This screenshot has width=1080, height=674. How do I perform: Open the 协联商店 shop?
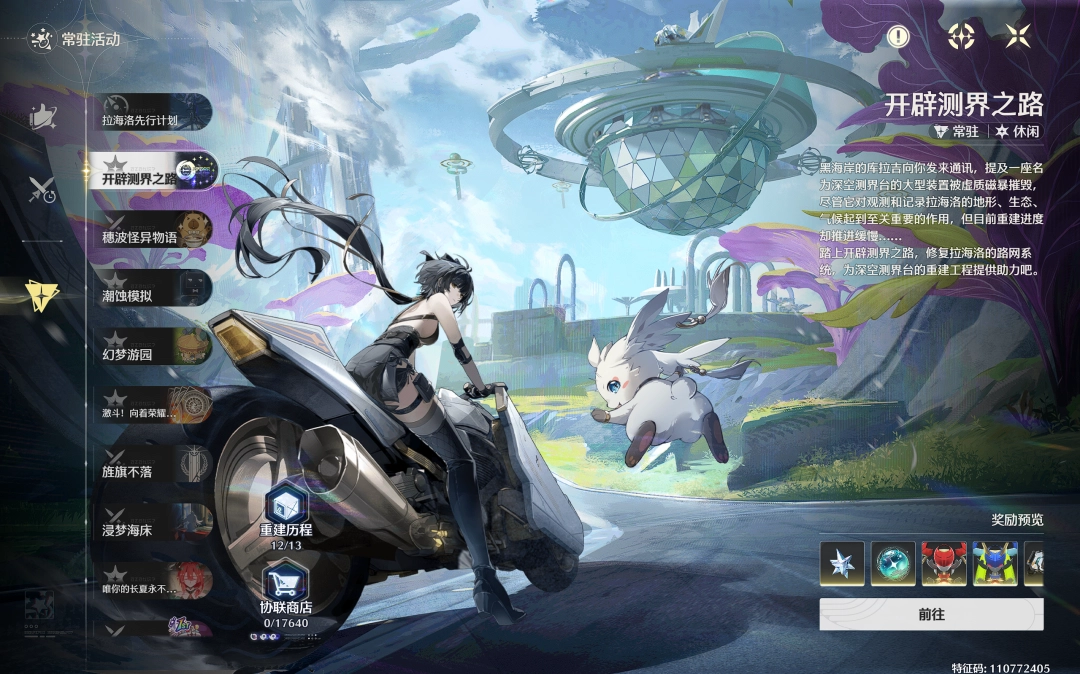pos(286,594)
